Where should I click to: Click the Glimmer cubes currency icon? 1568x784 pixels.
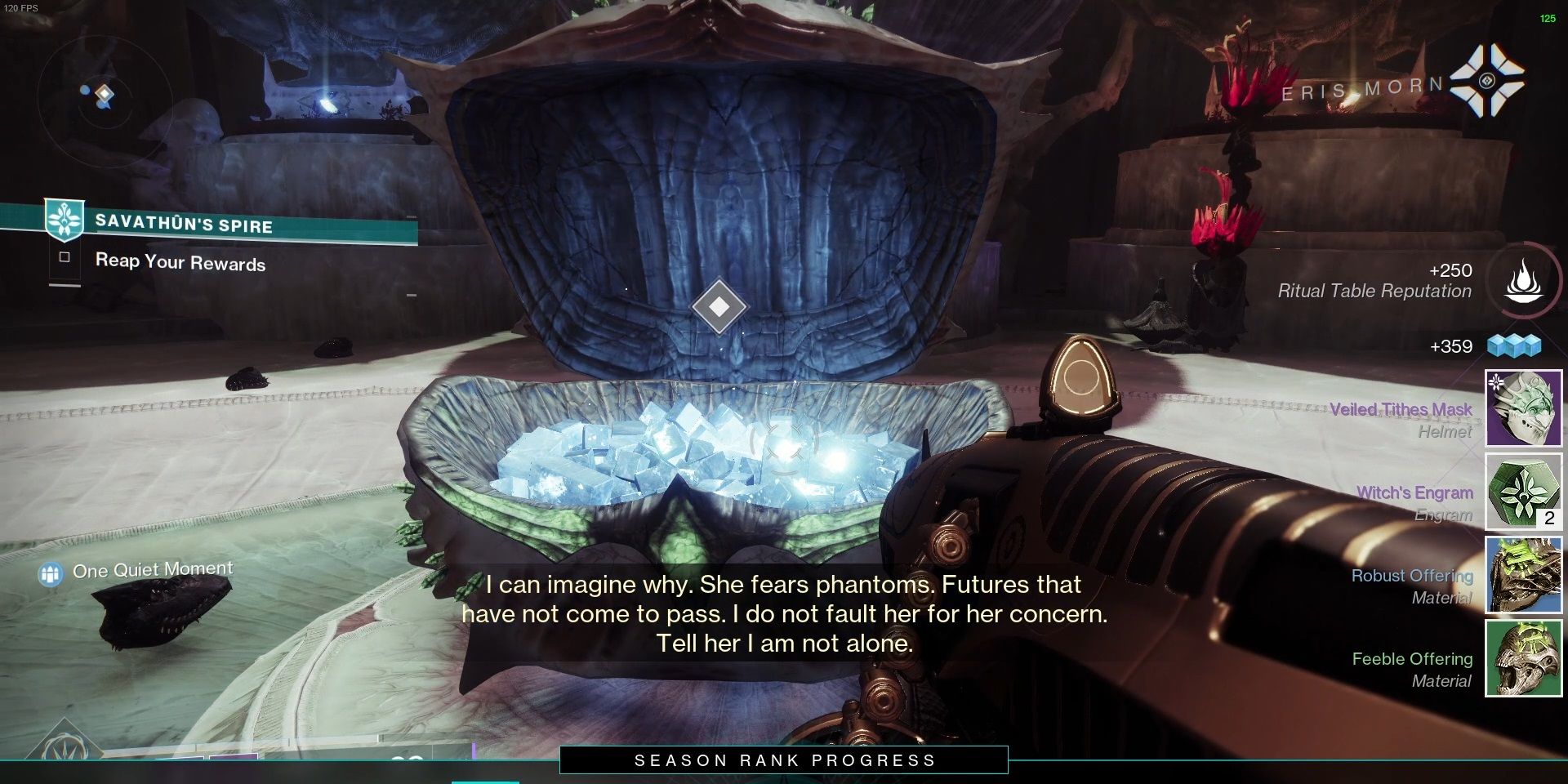[x=1513, y=346]
